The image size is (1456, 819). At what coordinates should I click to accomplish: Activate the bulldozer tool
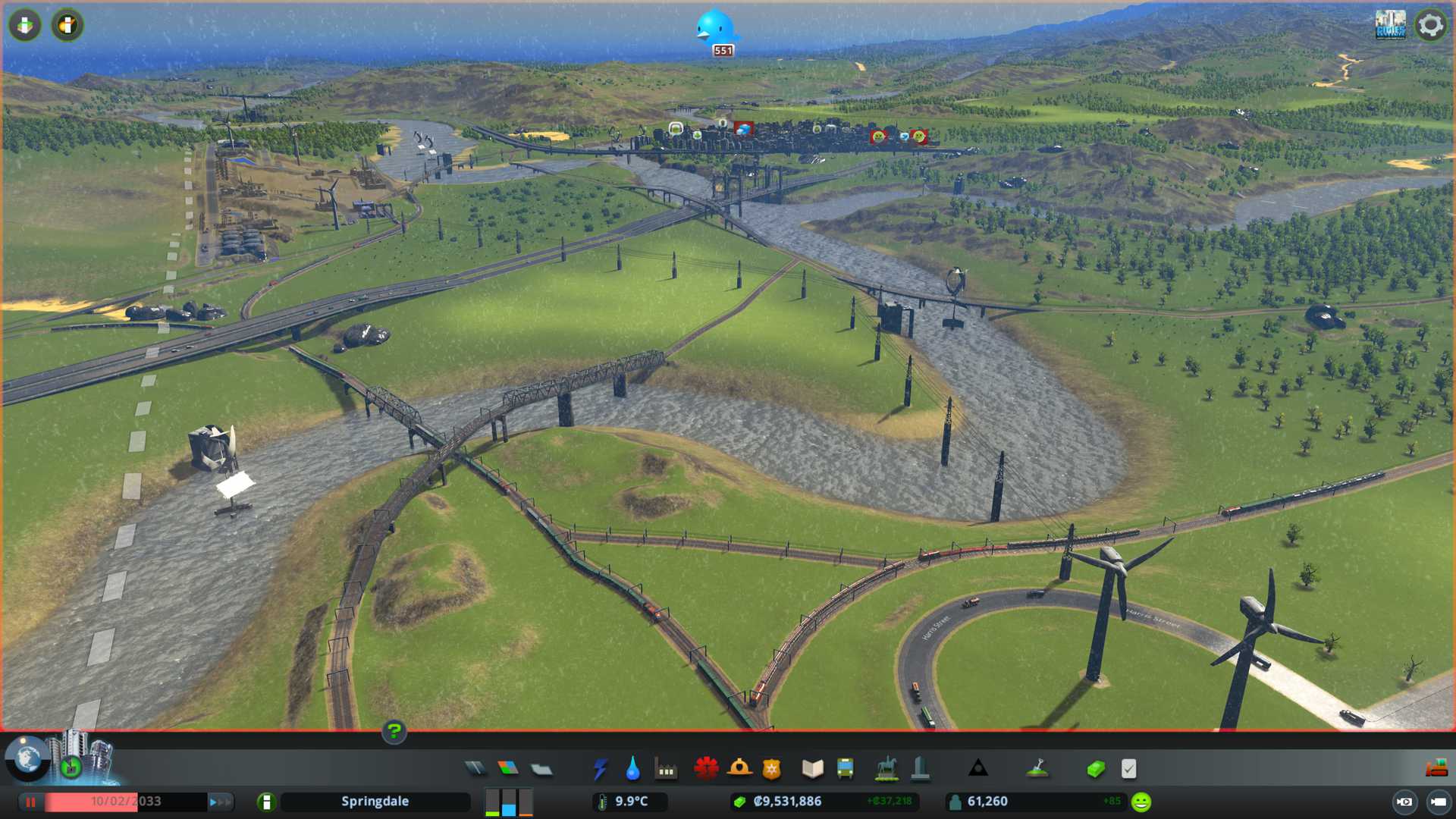click(x=1436, y=769)
